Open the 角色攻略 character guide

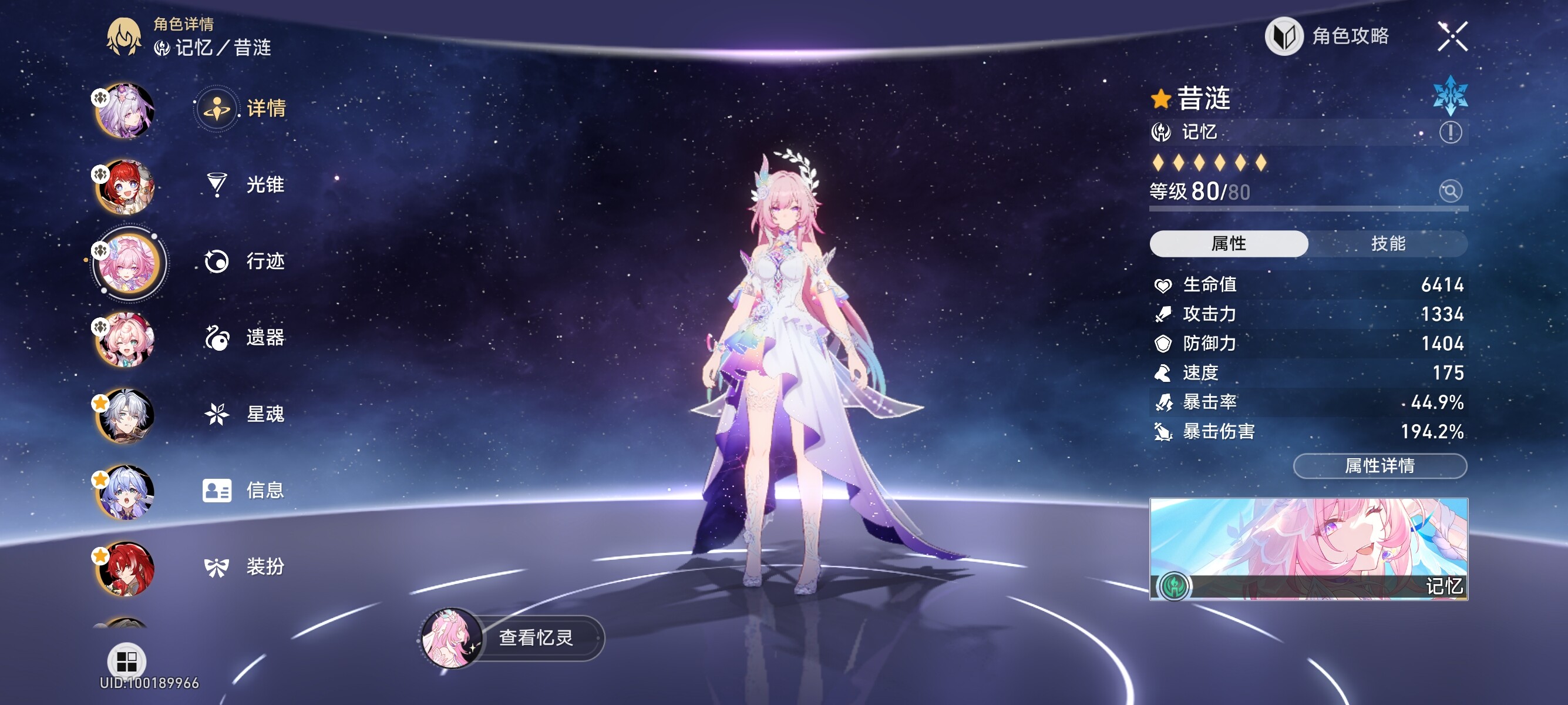(1328, 36)
